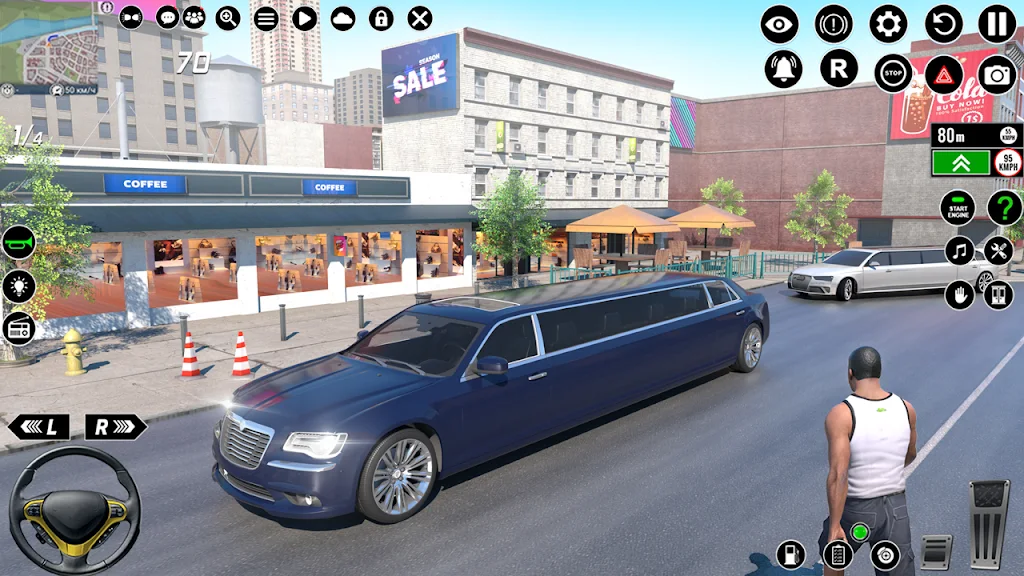Hit the STOP sign button
This screenshot has height=576, width=1024.
tap(892, 73)
